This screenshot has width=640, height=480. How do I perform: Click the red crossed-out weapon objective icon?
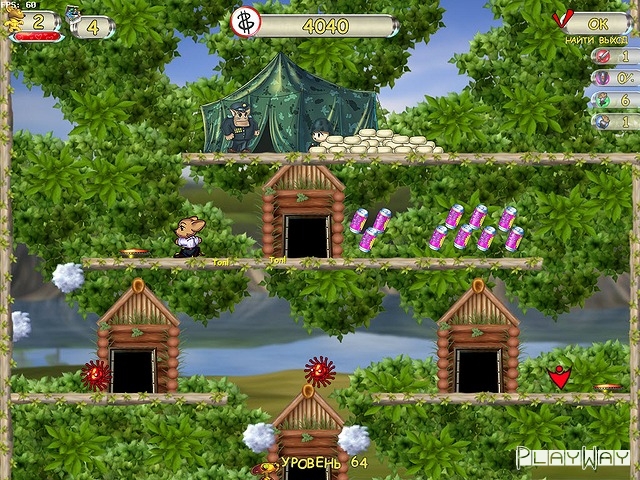602,56
